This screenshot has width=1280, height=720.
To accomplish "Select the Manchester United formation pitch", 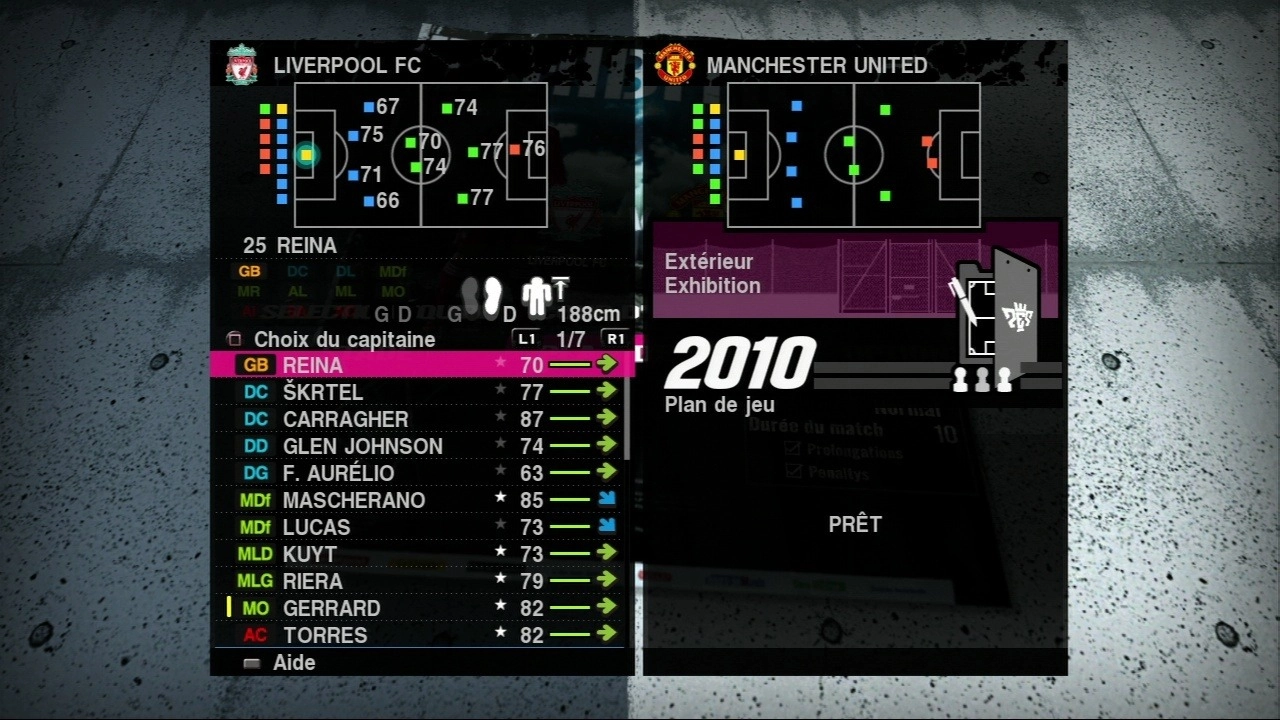I will 853,155.
